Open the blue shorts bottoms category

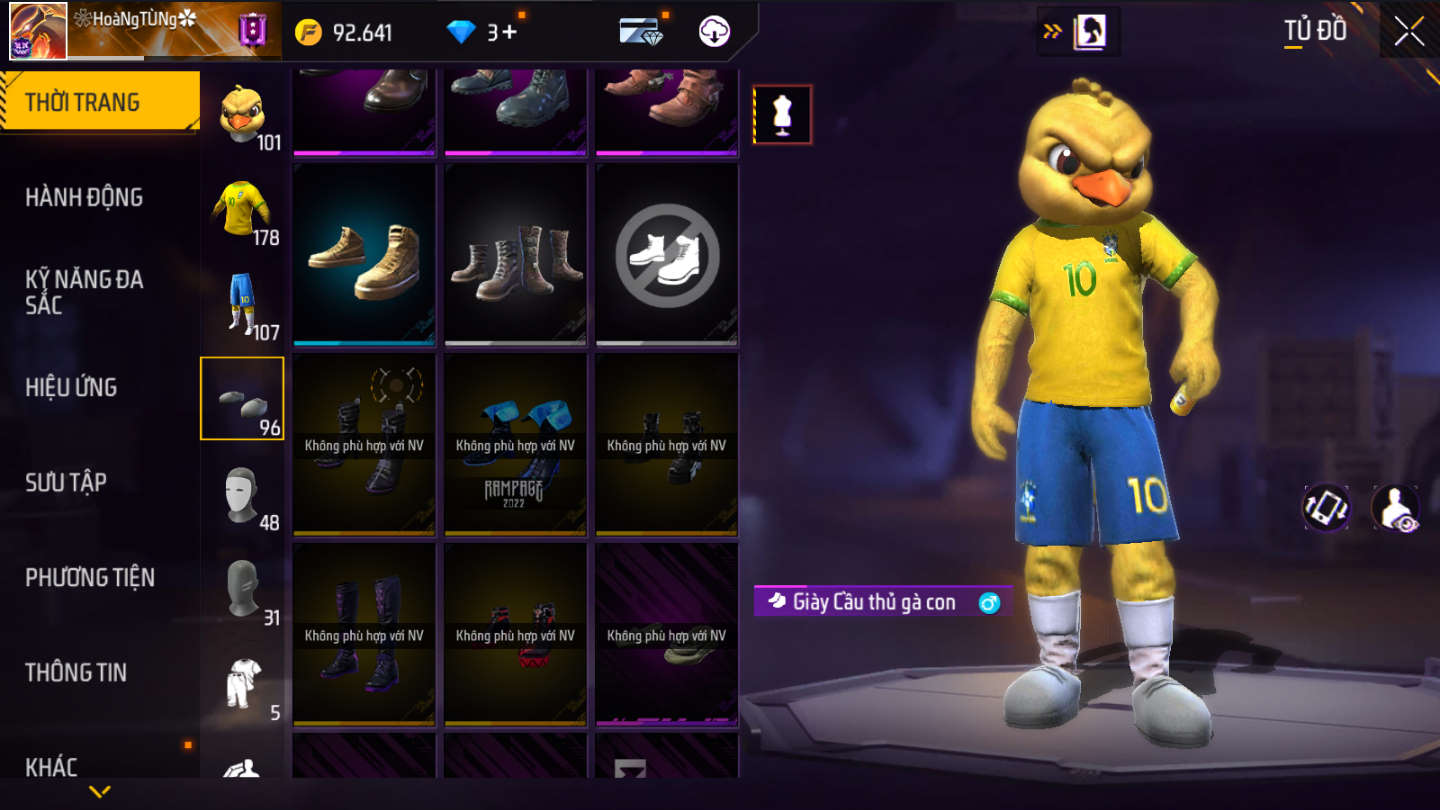coord(242,304)
